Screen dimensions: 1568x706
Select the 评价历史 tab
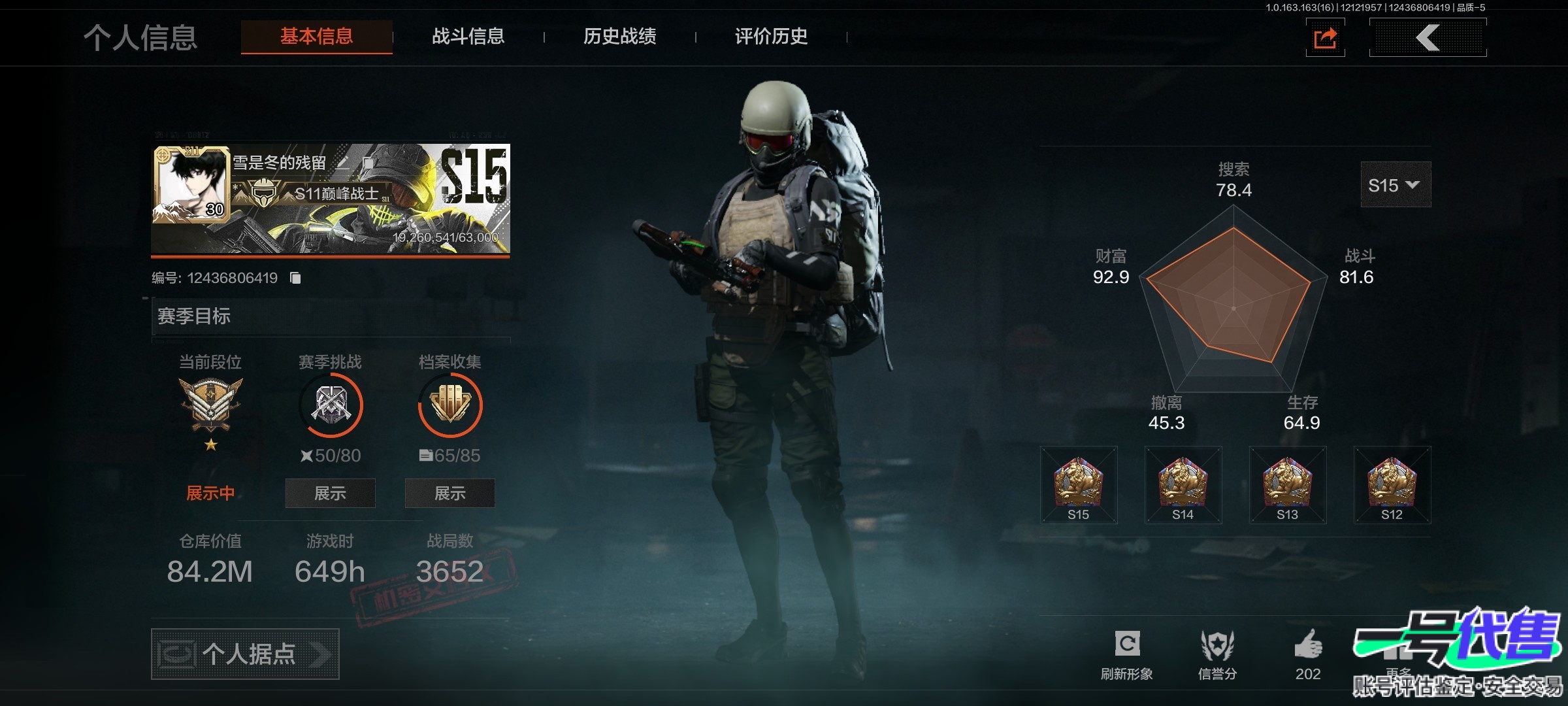pos(771,37)
